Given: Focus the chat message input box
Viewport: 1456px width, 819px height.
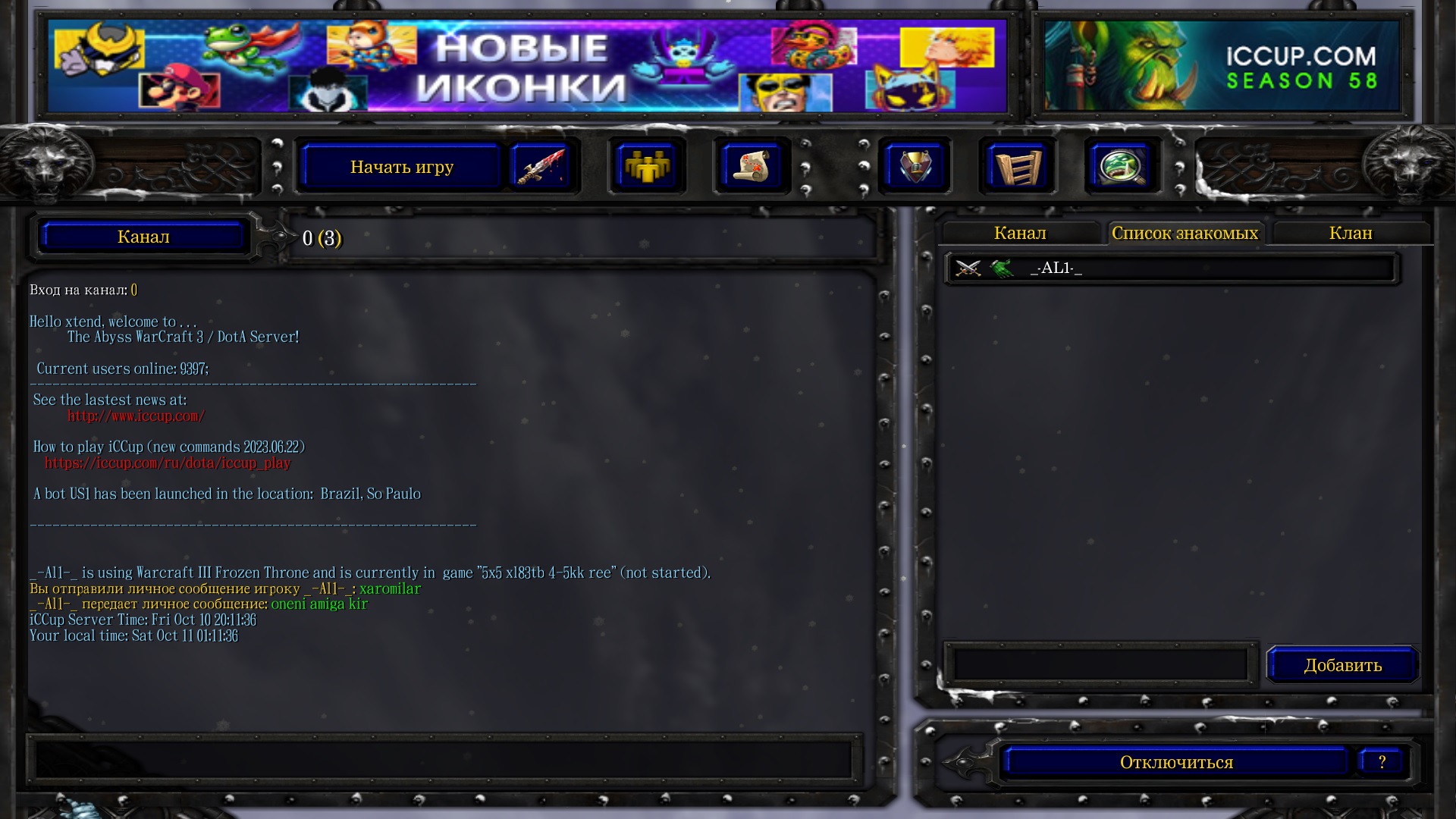Looking at the screenshot, I should [444, 759].
